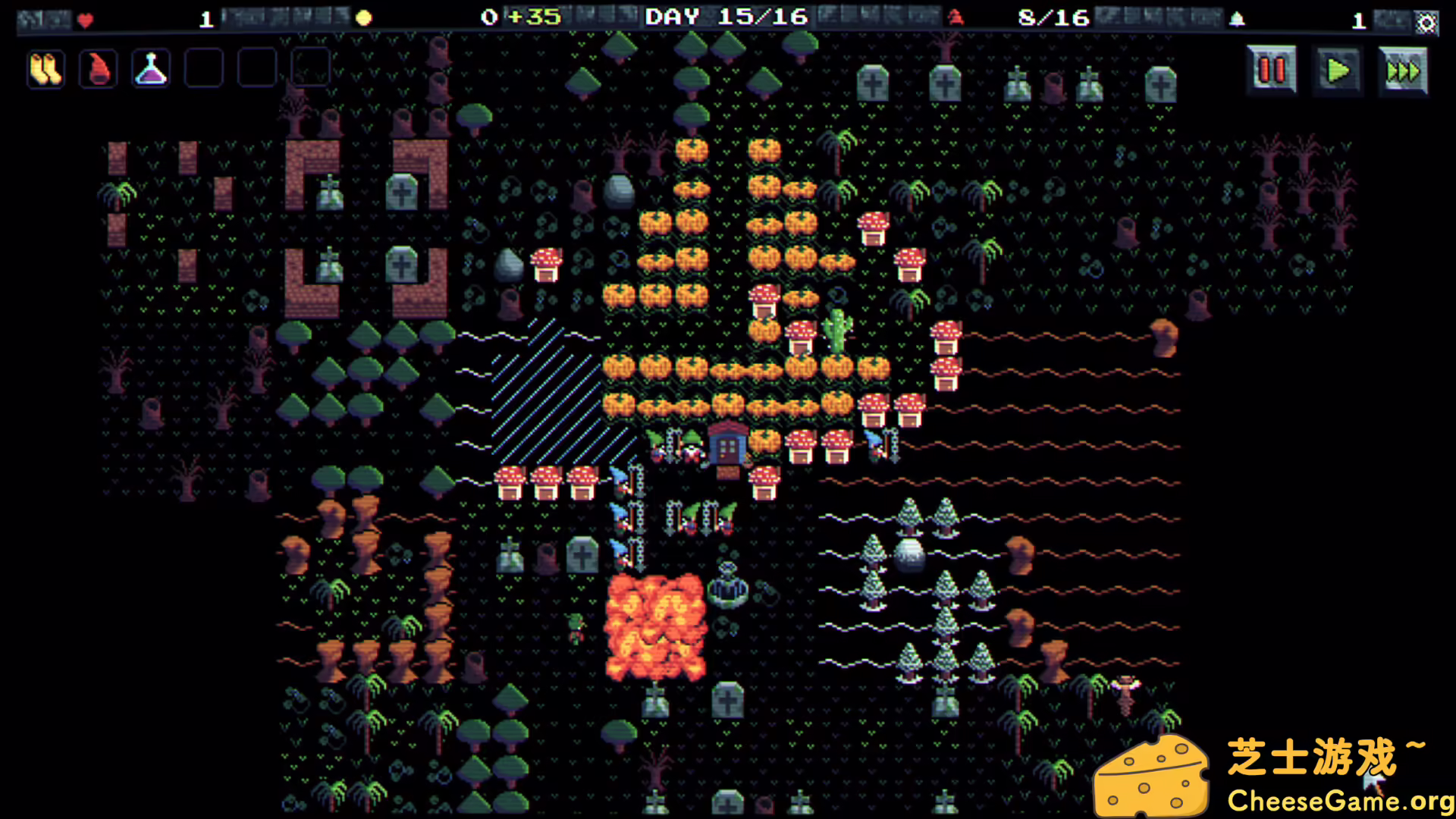This screenshot has width=1456, height=819.
Task: Click the red gnome counter icon near 8/16
Action: pos(954,18)
